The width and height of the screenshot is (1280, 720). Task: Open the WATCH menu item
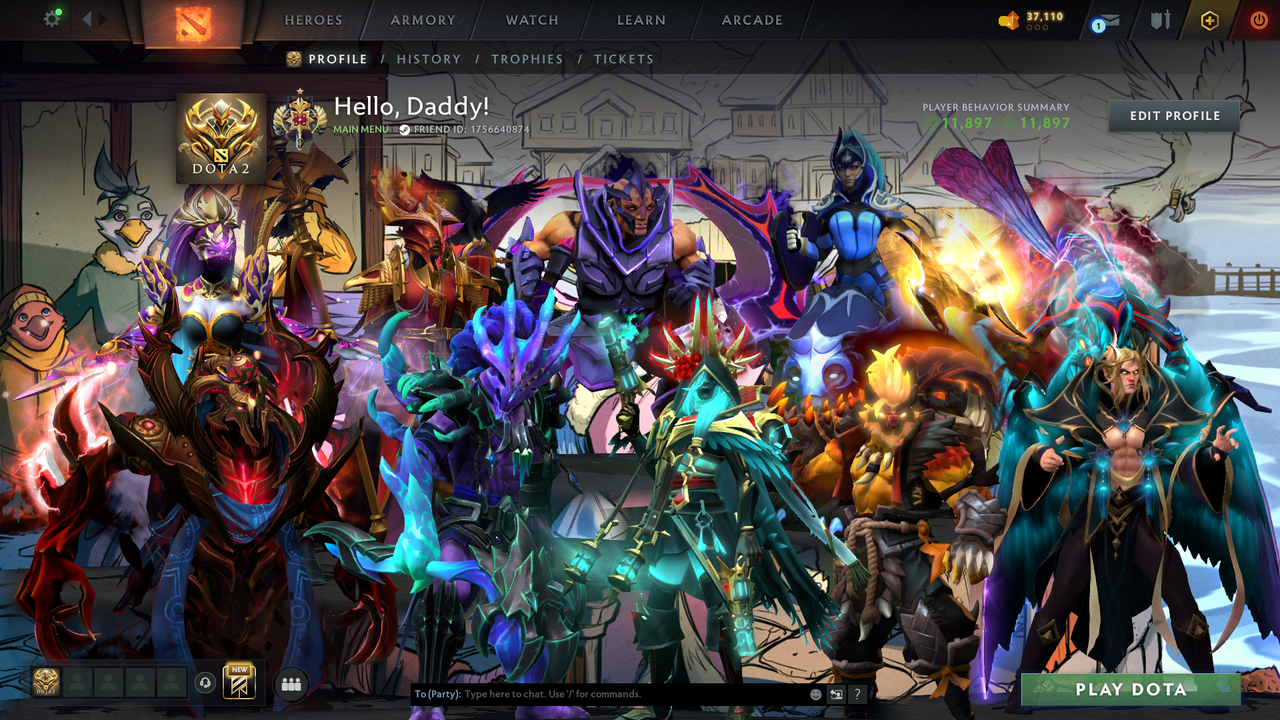pos(531,20)
